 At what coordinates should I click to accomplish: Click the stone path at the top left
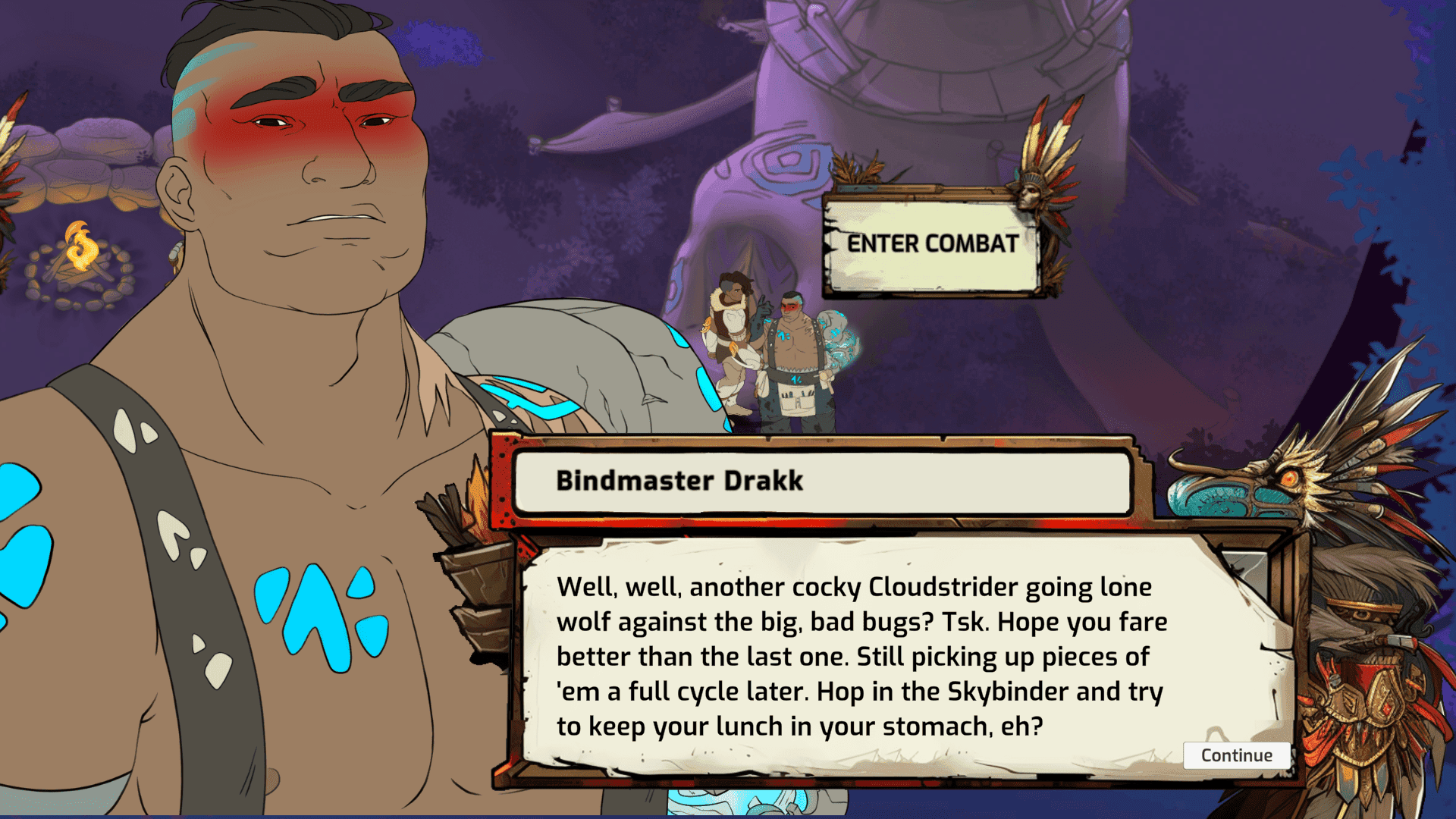(91, 152)
